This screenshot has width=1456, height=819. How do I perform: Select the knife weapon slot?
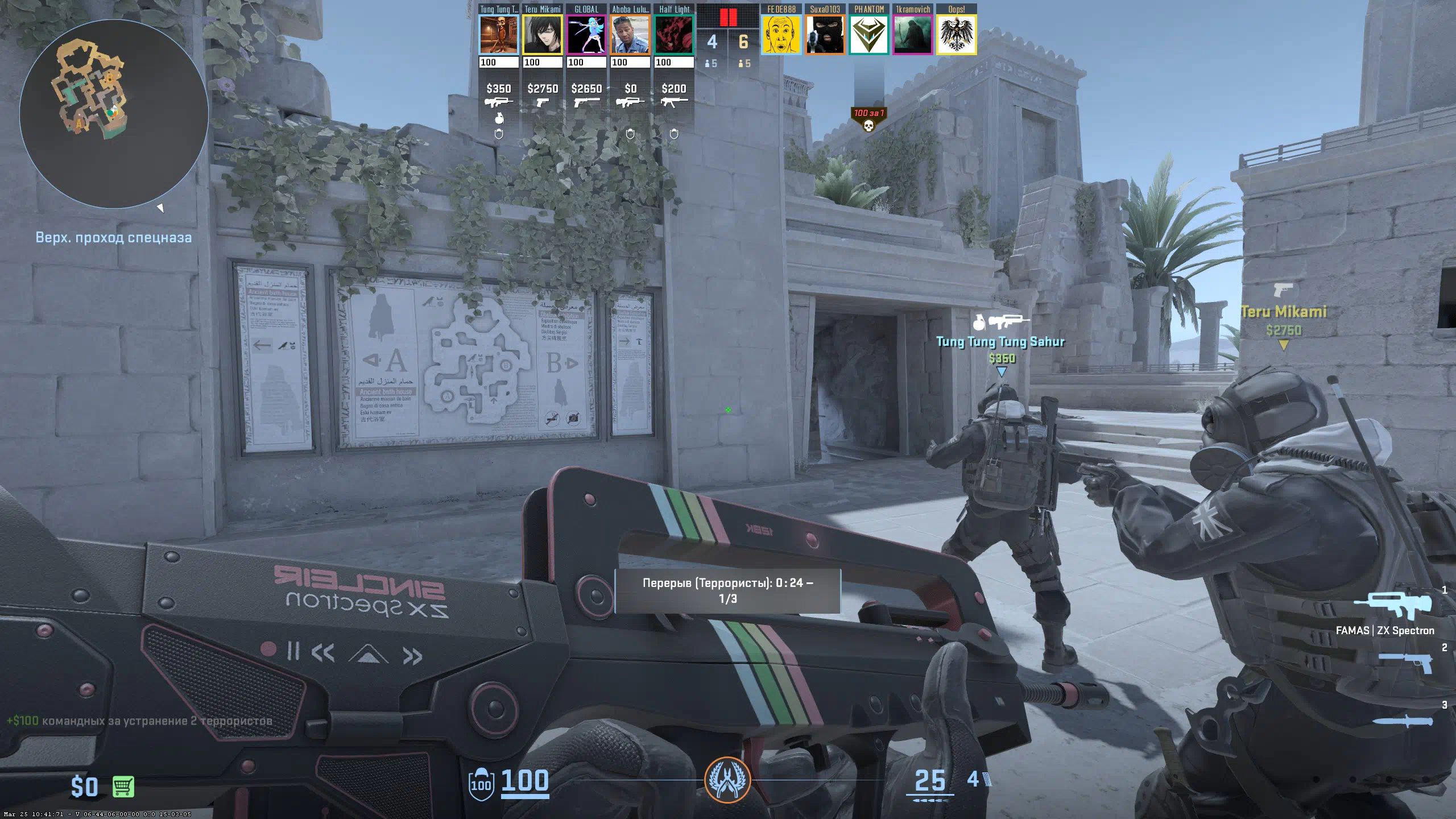pyautogui.click(x=1403, y=721)
